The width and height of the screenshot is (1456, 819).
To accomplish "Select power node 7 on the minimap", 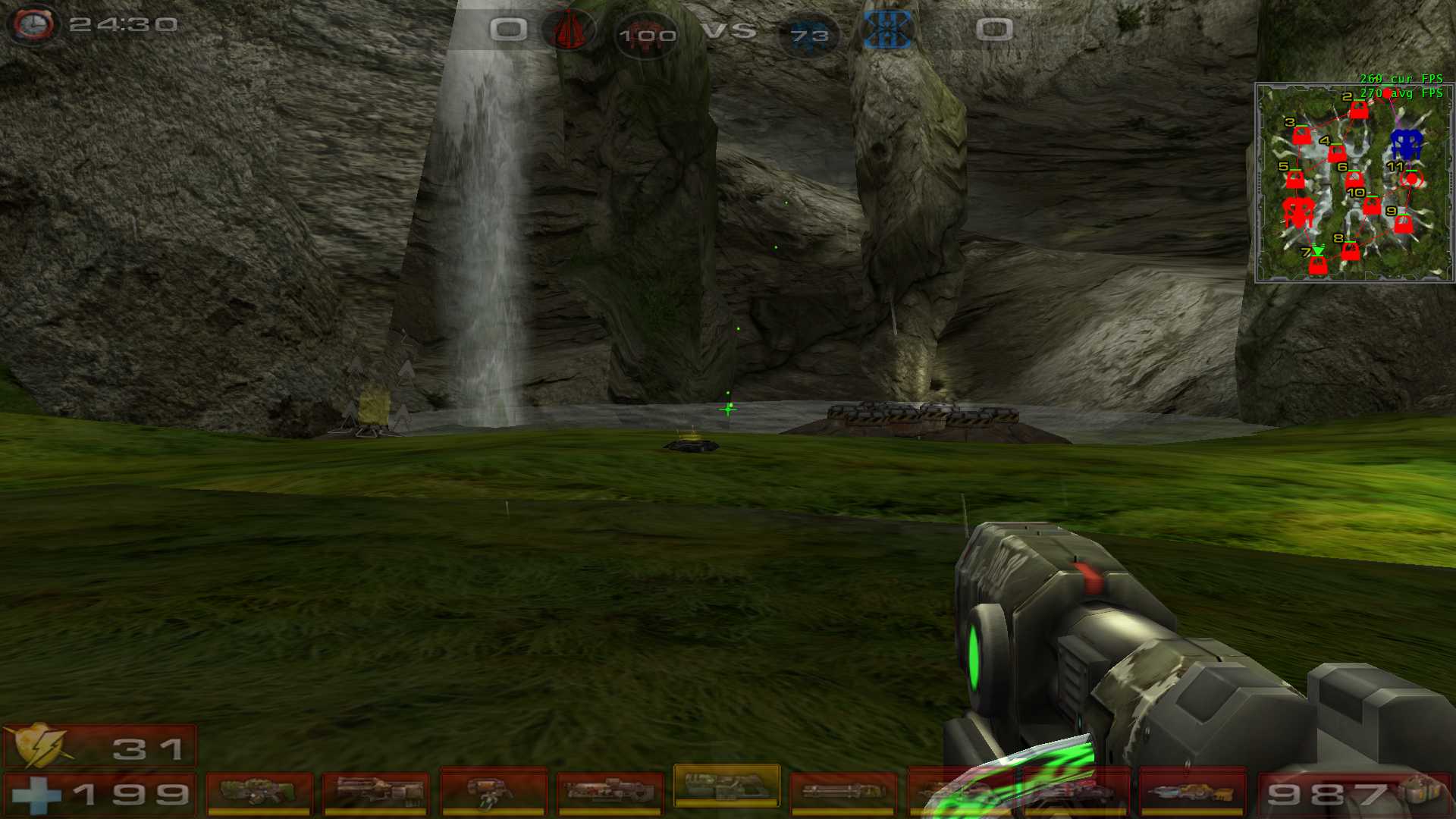I will (x=1318, y=265).
